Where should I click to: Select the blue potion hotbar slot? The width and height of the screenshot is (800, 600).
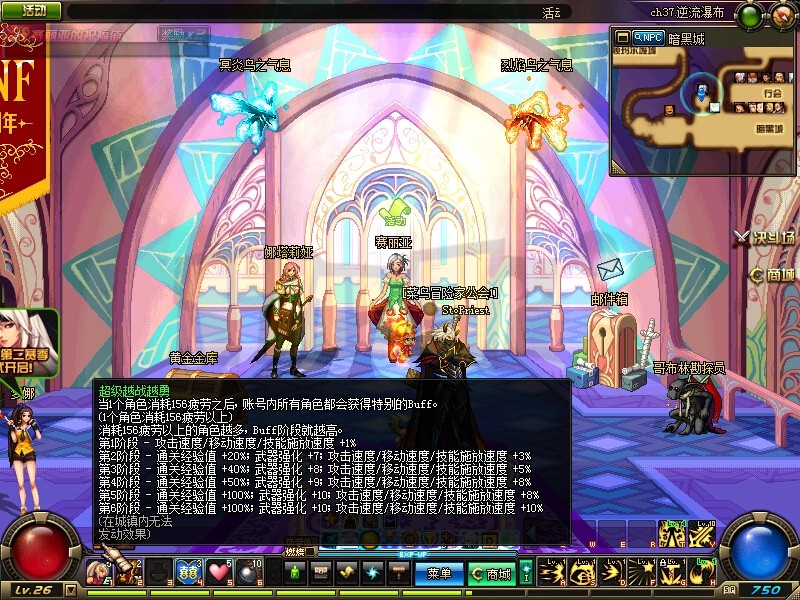coord(187,573)
